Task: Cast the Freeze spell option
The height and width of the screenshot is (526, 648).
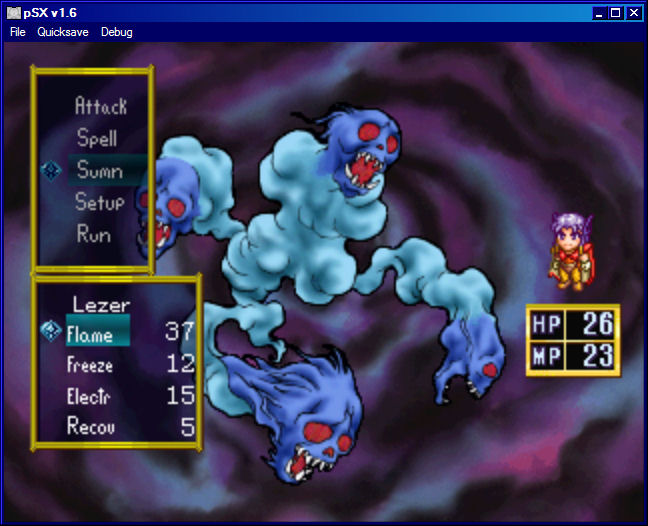Action: click(x=90, y=365)
